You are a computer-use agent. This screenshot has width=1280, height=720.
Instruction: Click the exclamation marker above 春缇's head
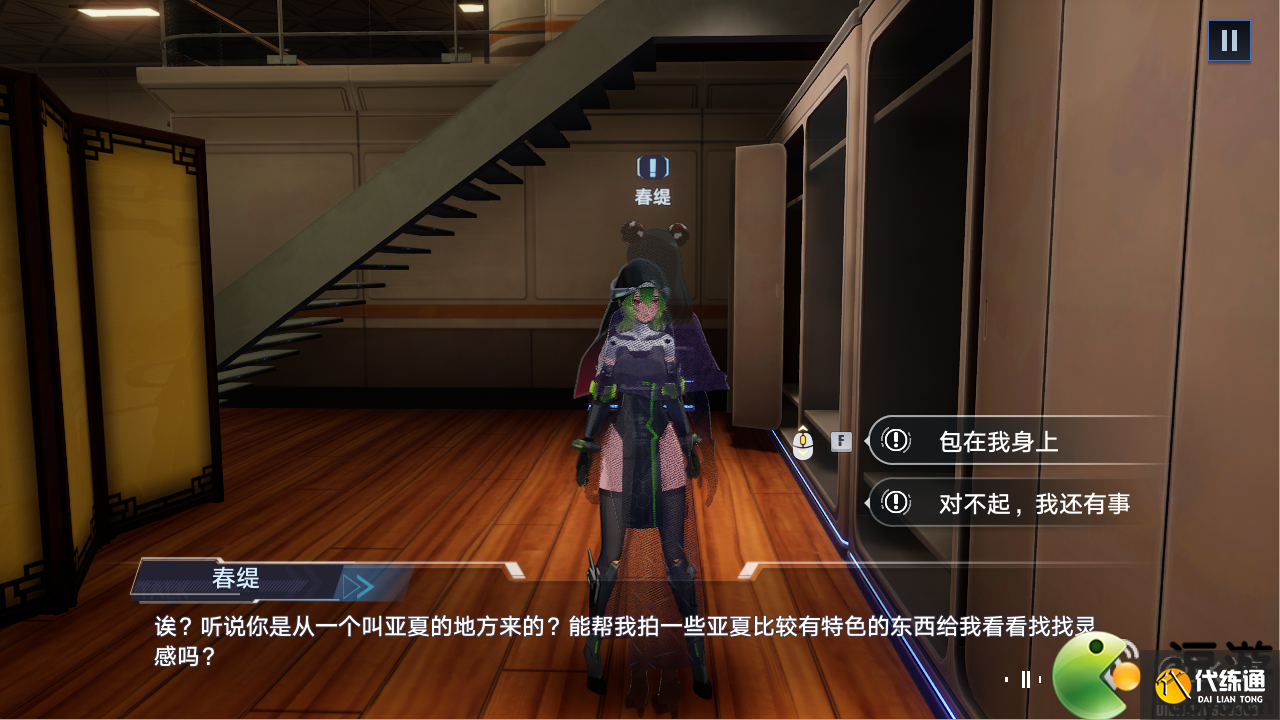click(x=655, y=168)
